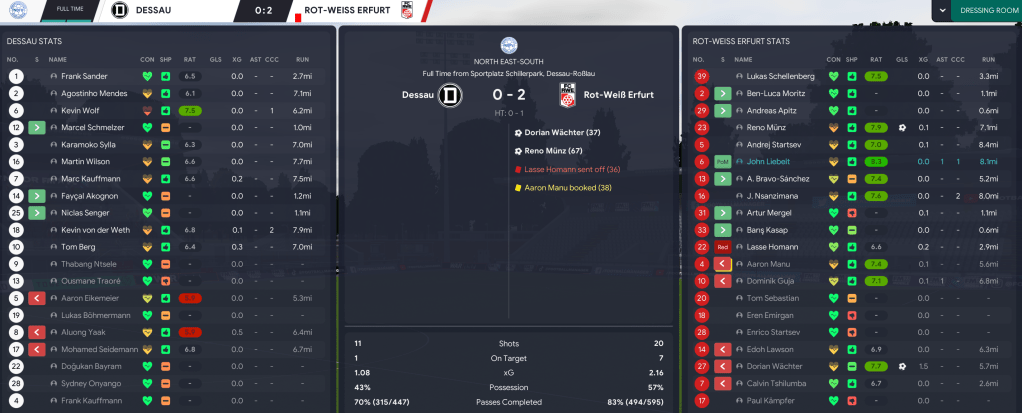This screenshot has height=413, width=1022.
Task: Open John Liebelt's highlighted player row
Action: coord(770,161)
